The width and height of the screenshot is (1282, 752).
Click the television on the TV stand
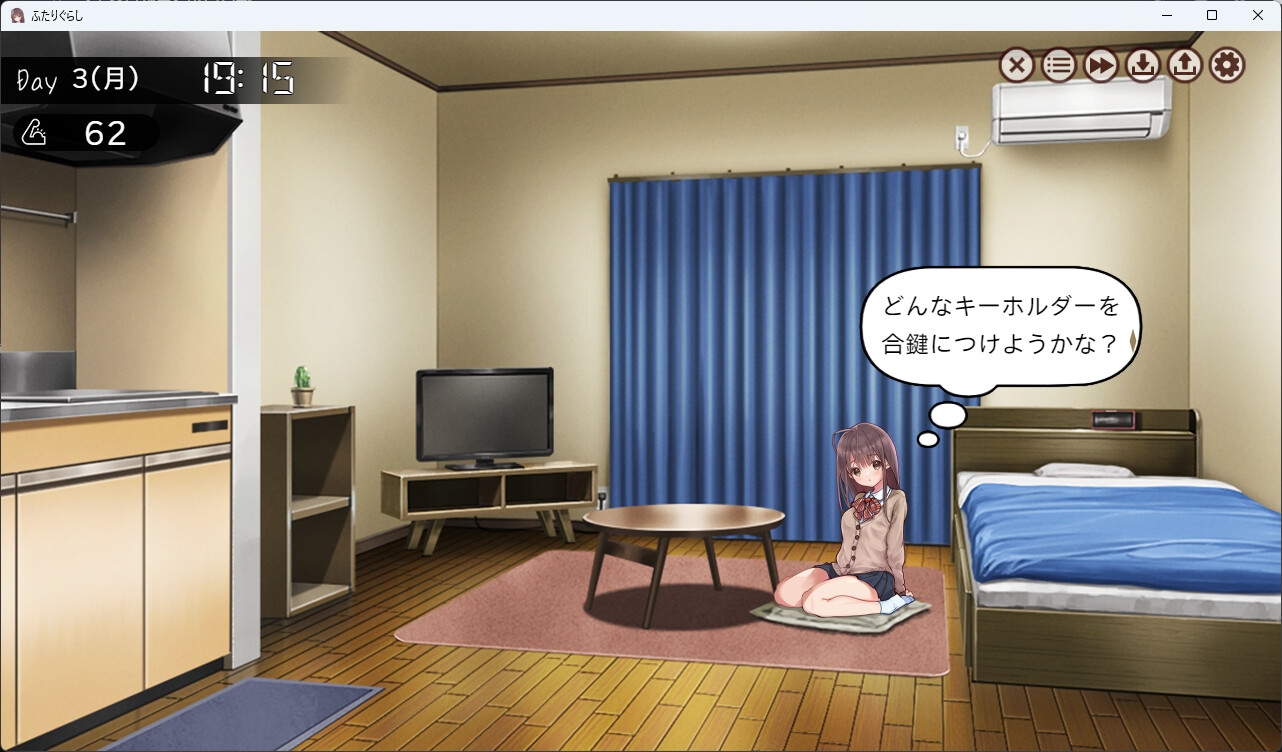[x=483, y=413]
